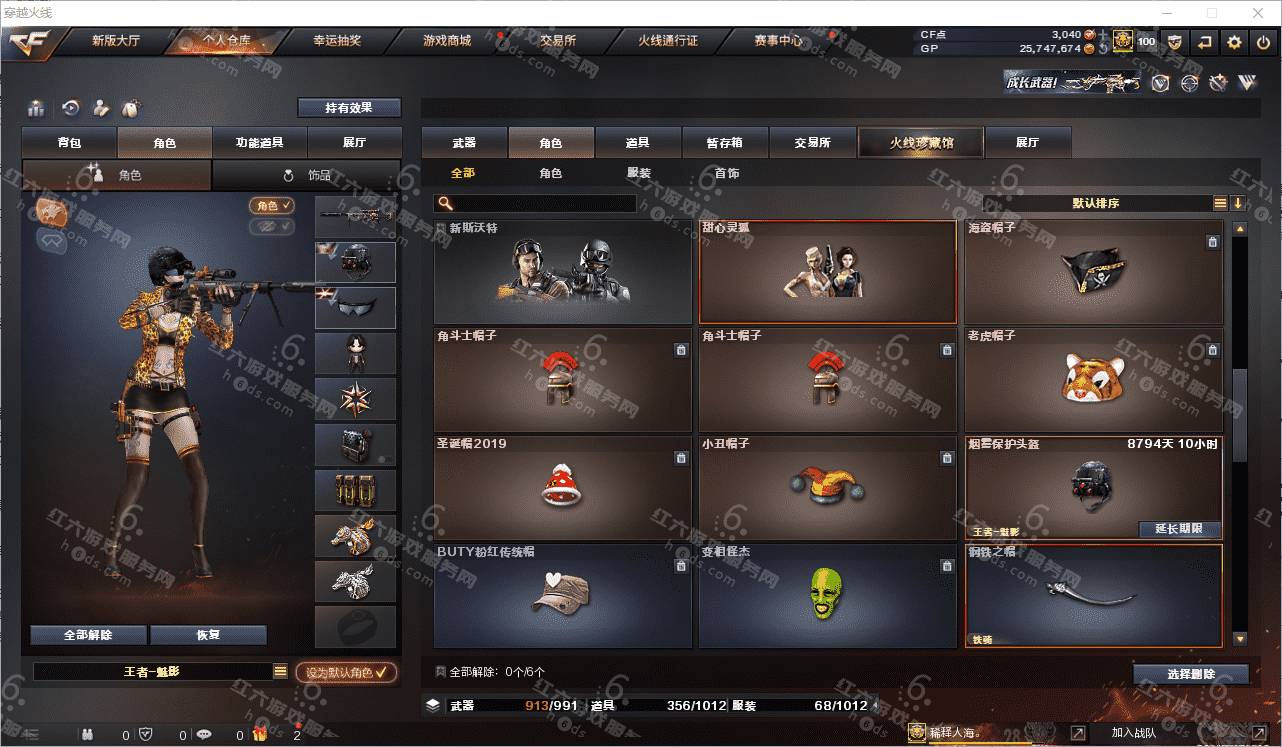1282x747 pixels.
Task: Choose the 圣诞帽2019 item
Action: pyautogui.click(x=562, y=486)
